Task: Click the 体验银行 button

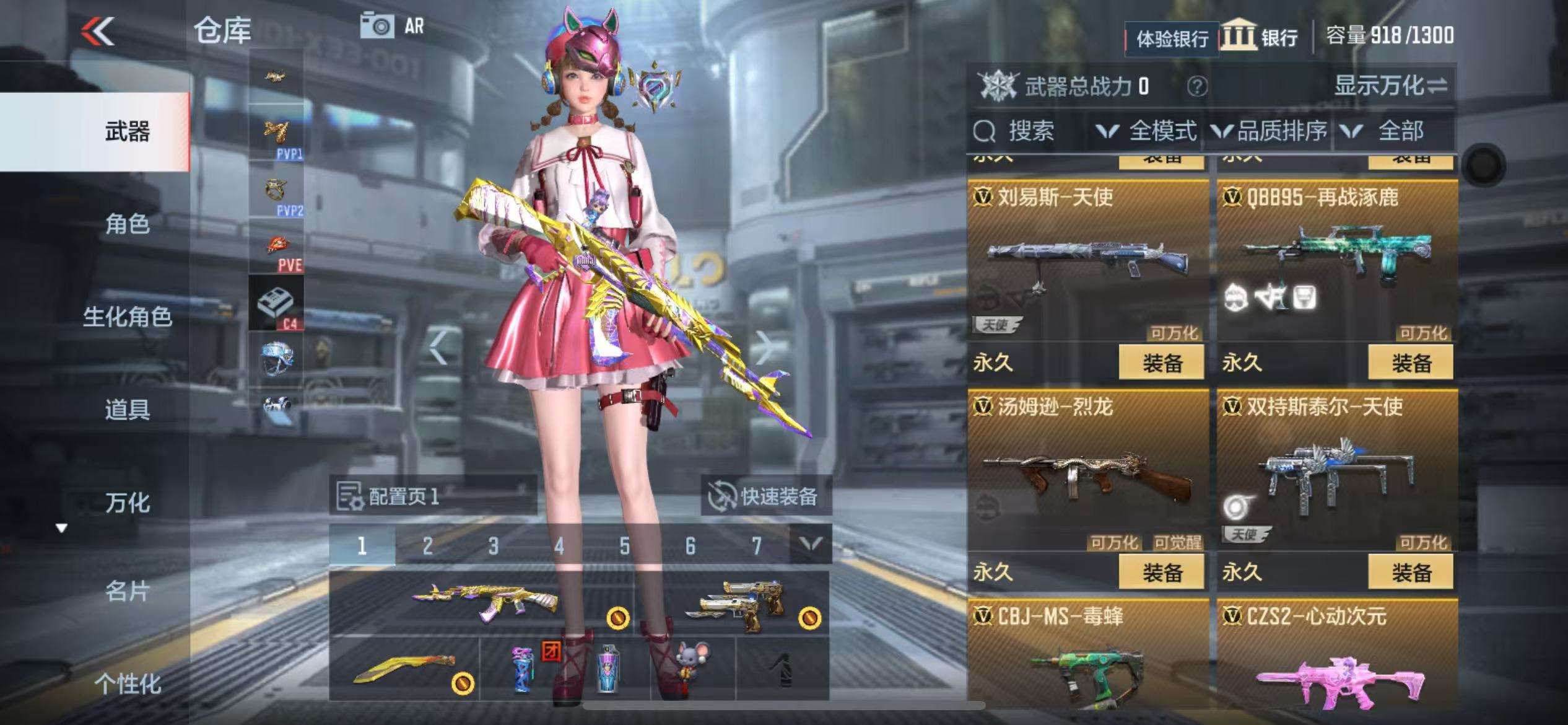Action: point(1172,39)
